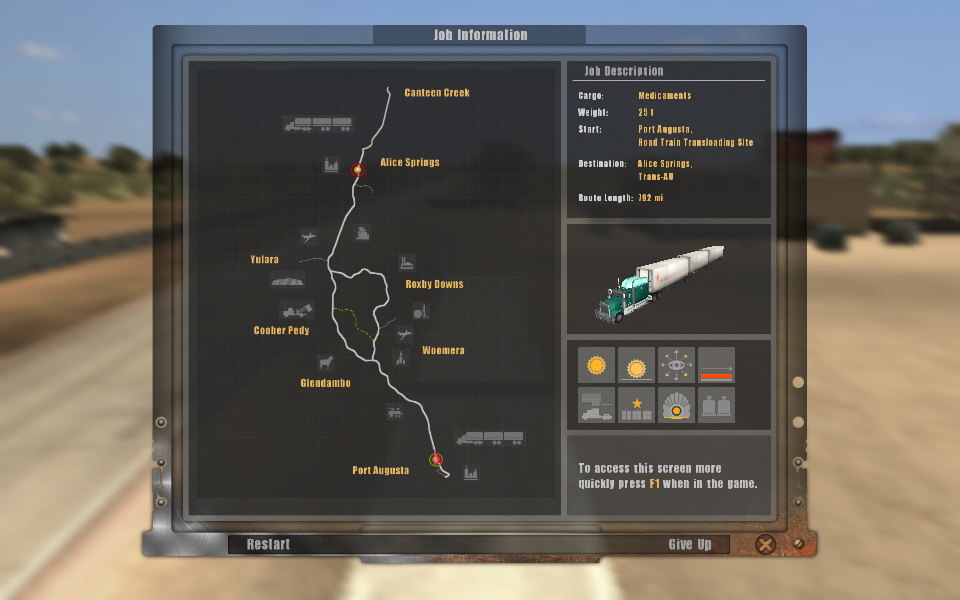Viewport: 960px width, 600px height.
Task: Give up the delivery job
Action: pyautogui.click(x=690, y=544)
